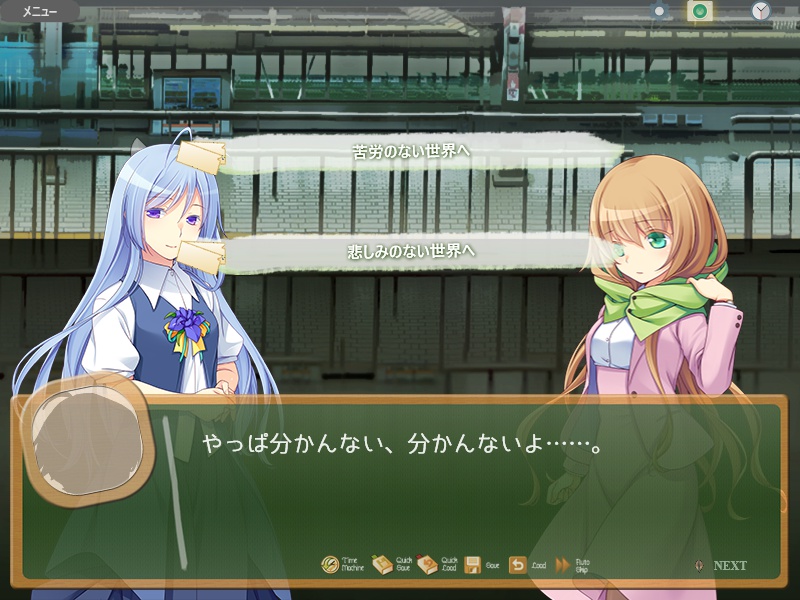Choose the reply 悲しみのない世界へ
Screen dimensions: 800x600
(x=412, y=250)
